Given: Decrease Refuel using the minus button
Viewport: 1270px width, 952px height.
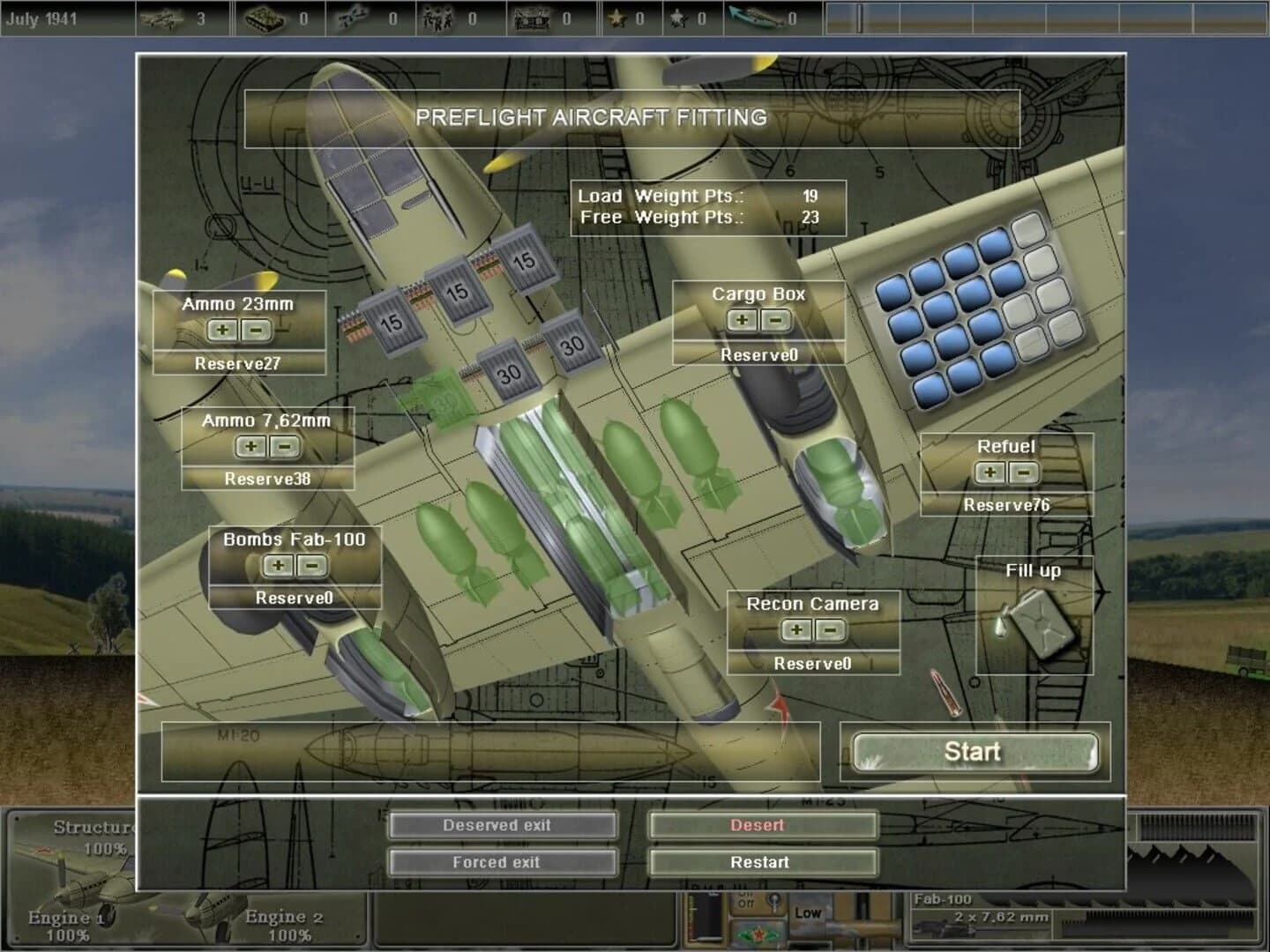Looking at the screenshot, I should coord(1021,475).
